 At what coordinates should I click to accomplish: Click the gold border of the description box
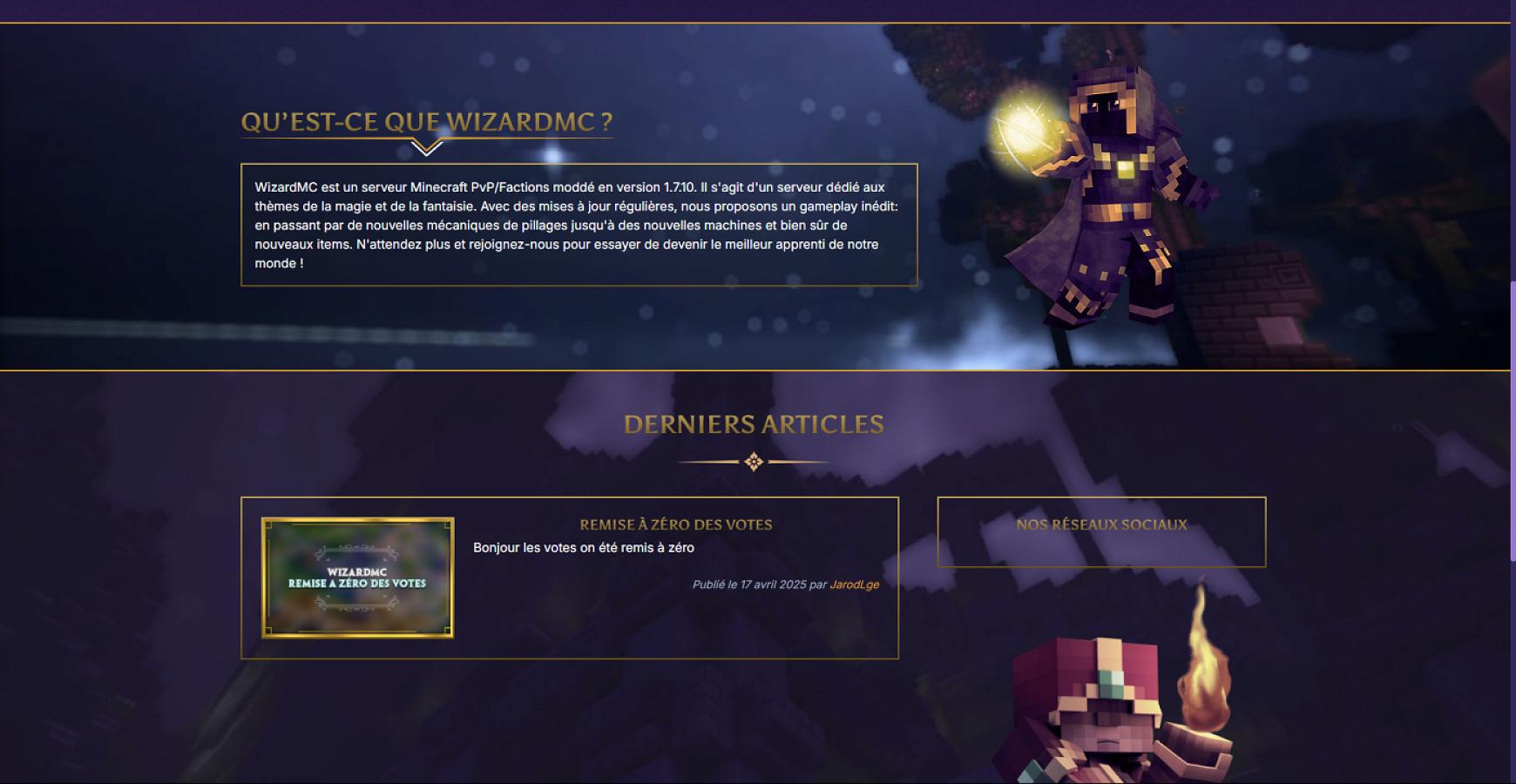[x=579, y=162]
